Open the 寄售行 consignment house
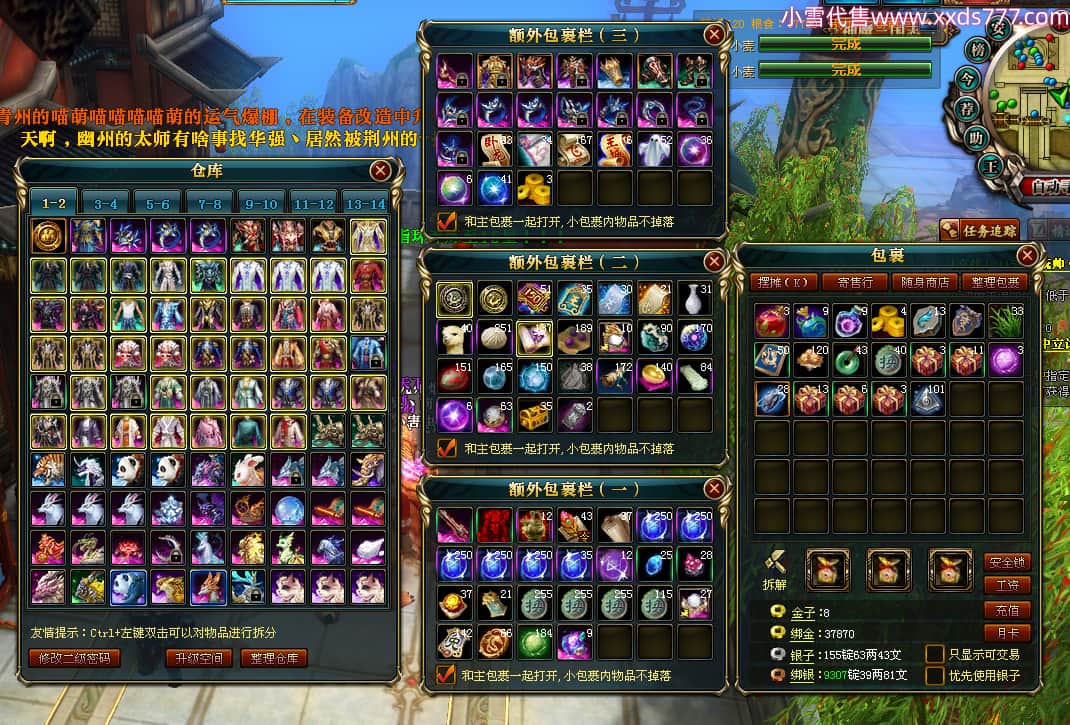1070x725 pixels. click(x=854, y=282)
